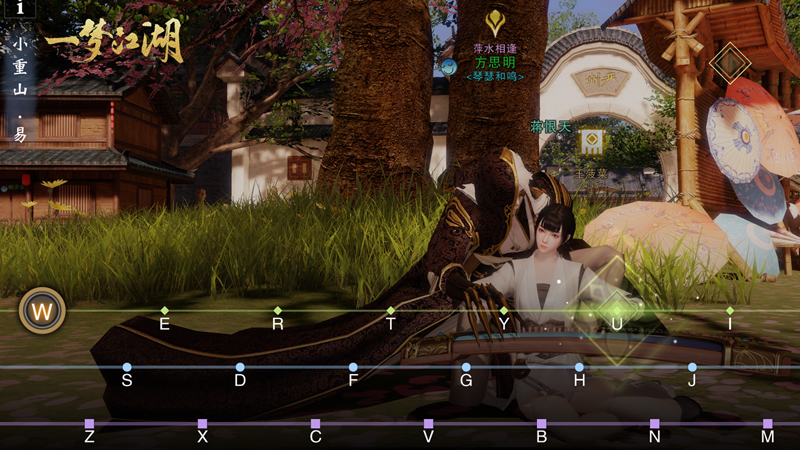Tap the green diamond note R
The width and height of the screenshot is (800, 450).
[x=278, y=311]
